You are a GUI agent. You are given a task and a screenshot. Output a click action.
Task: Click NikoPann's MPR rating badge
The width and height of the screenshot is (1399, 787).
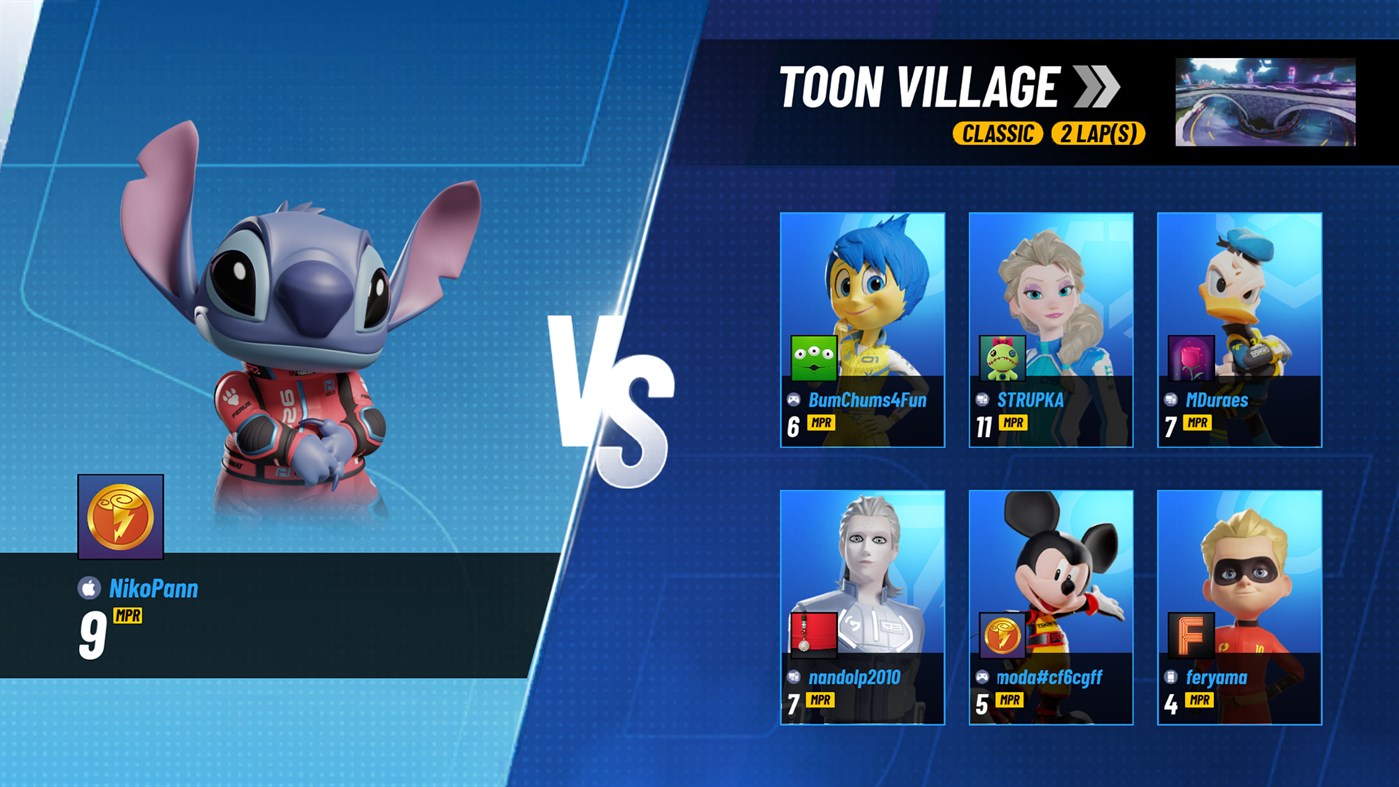click(x=126, y=617)
